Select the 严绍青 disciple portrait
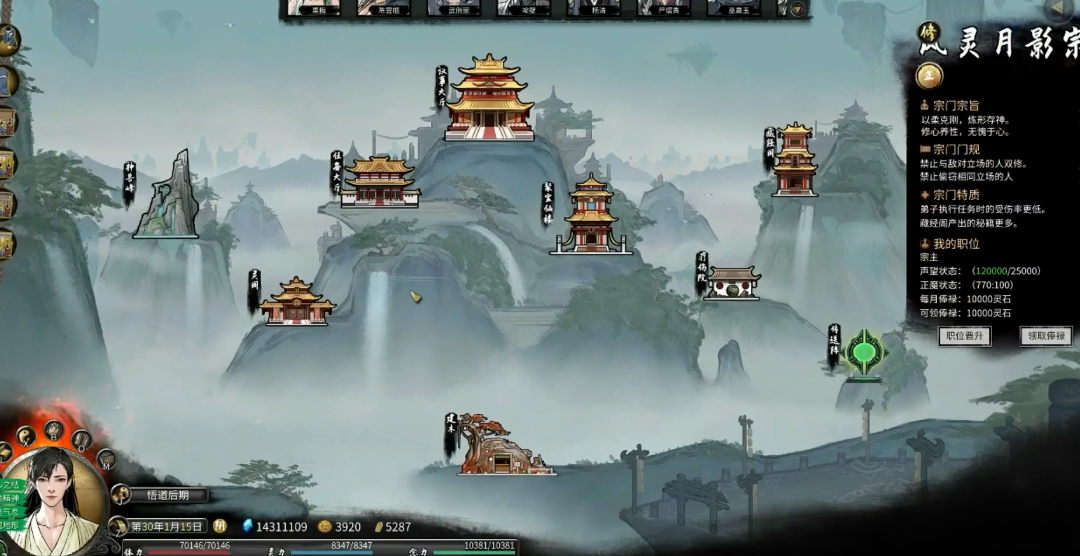1080x556 pixels. (663, 8)
